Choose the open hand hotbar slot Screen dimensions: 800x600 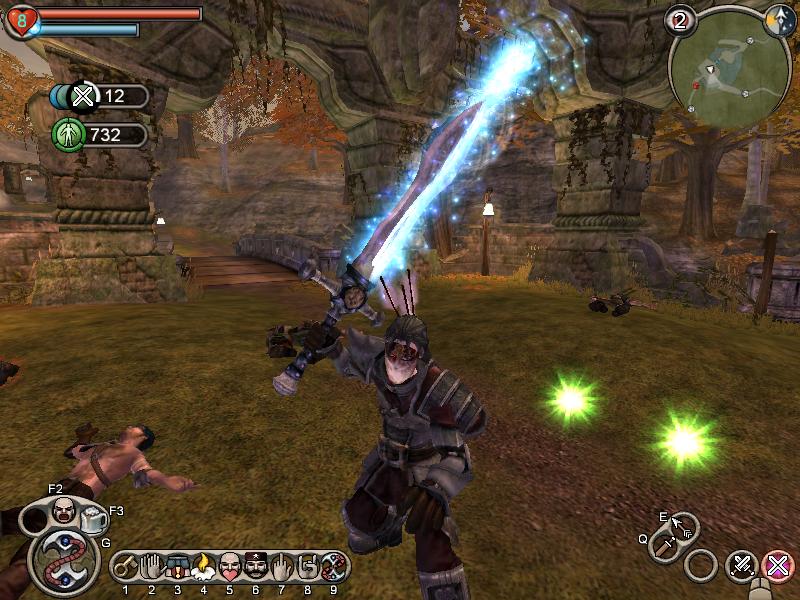[152, 567]
